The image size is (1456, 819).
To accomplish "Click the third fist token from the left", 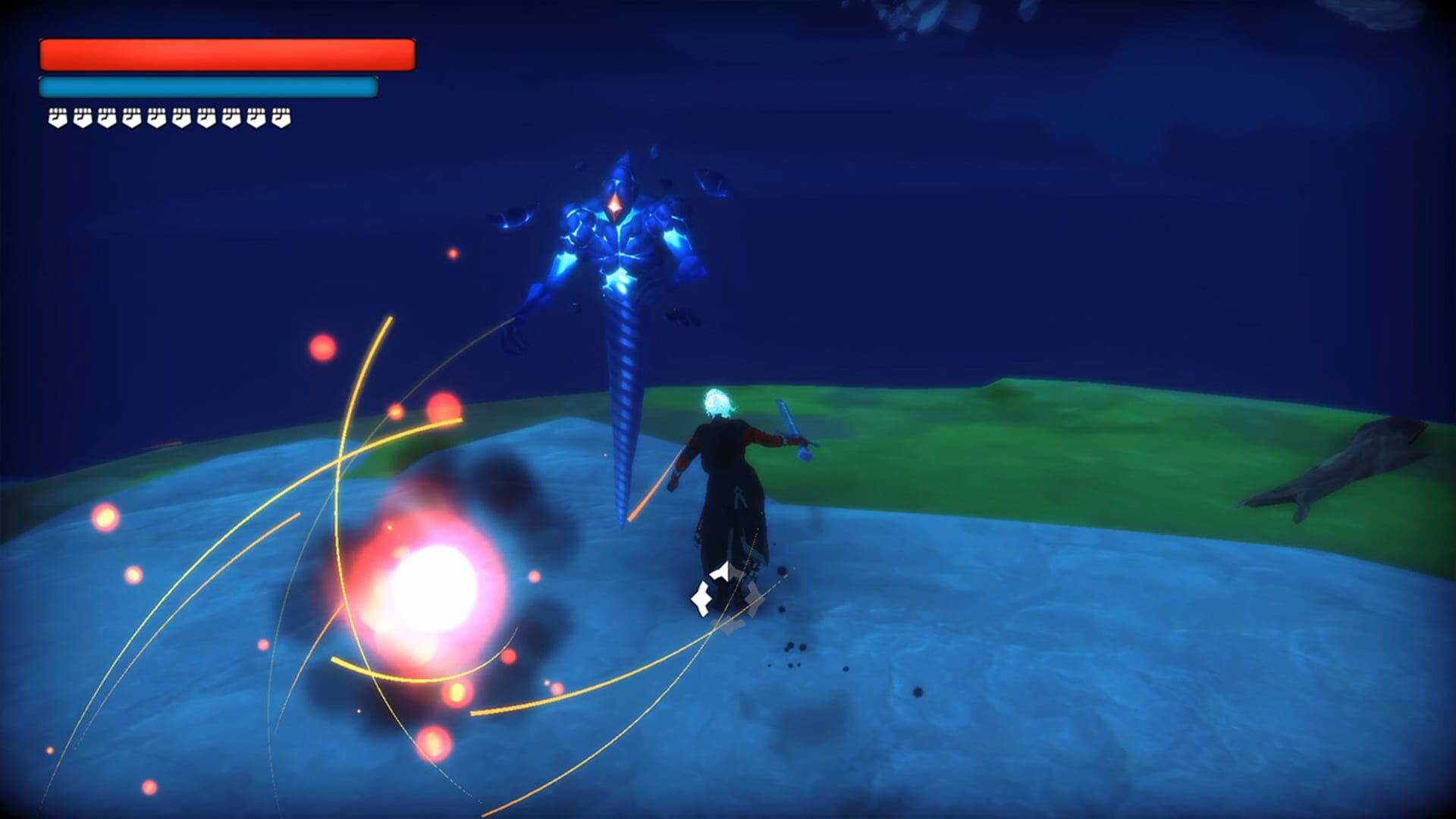I will tap(107, 118).
